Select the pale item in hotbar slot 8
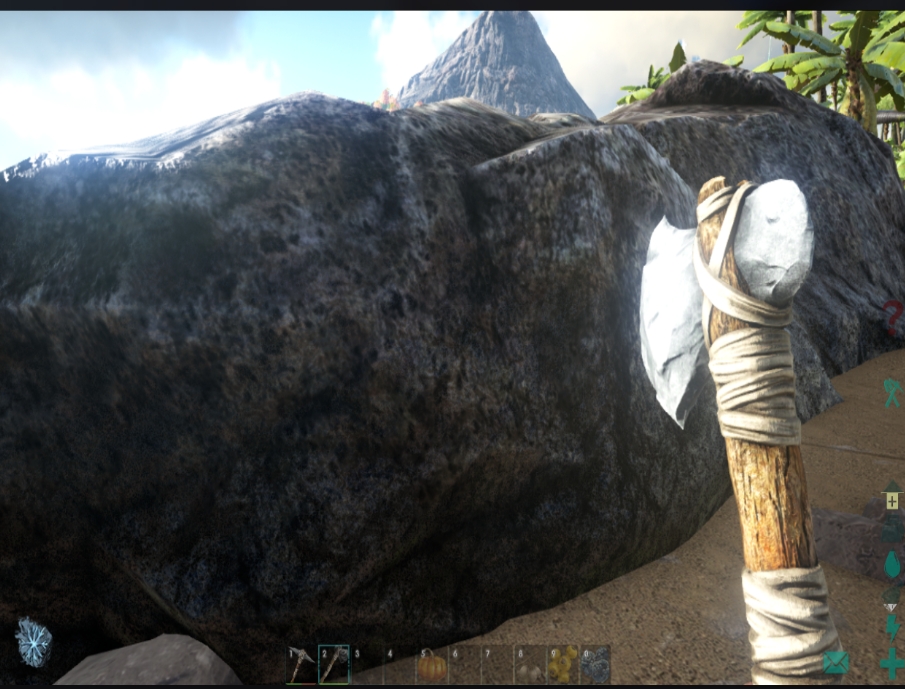 click(x=530, y=665)
